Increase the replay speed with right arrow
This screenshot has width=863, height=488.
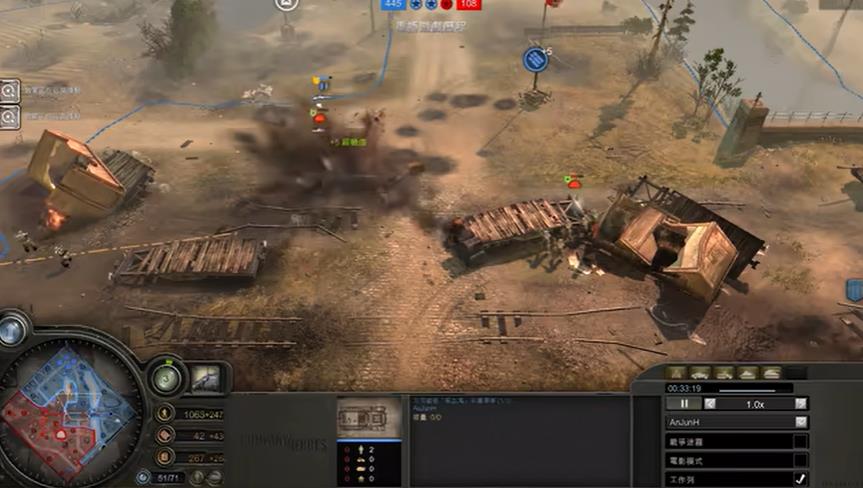point(800,403)
